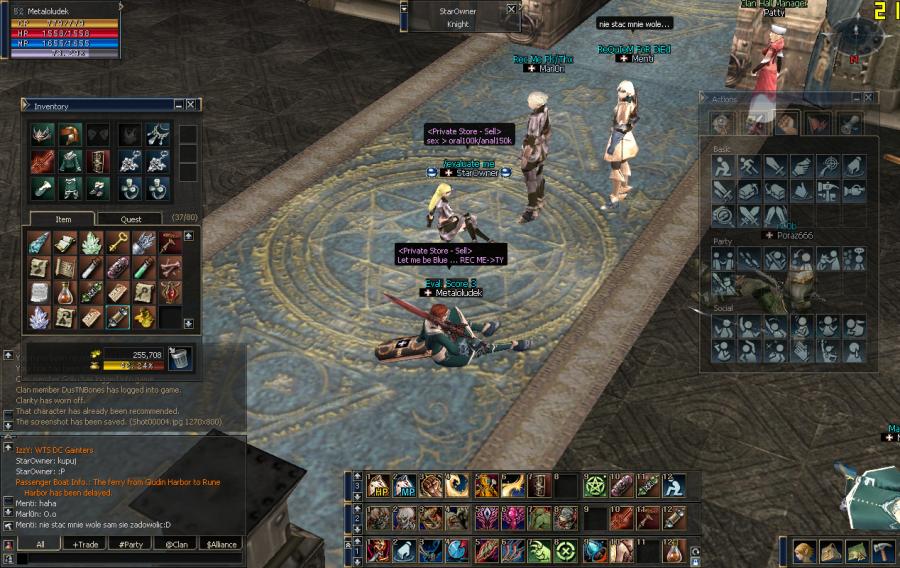
Task: Click the hammer icon in bottom-right menu
Action: 883,552
